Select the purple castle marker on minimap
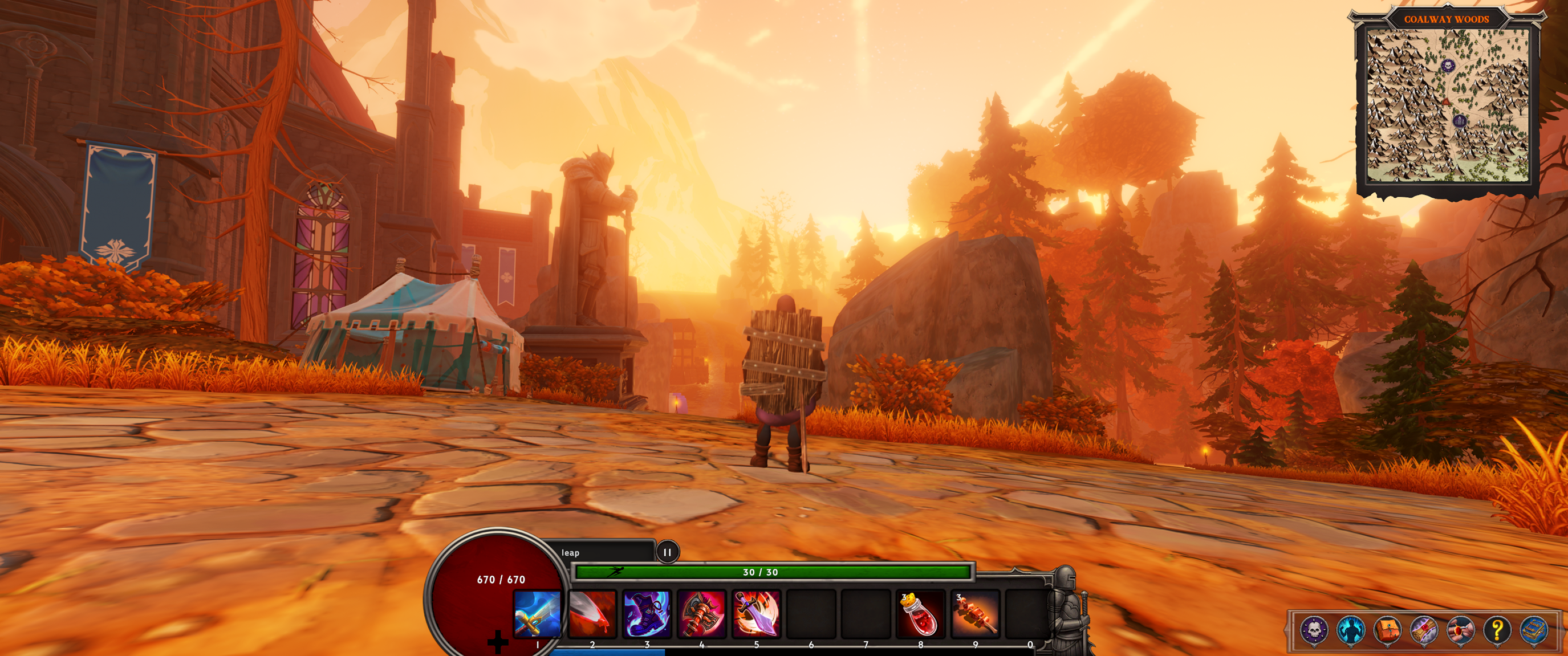This screenshot has height=656, width=1568. [x=1460, y=121]
